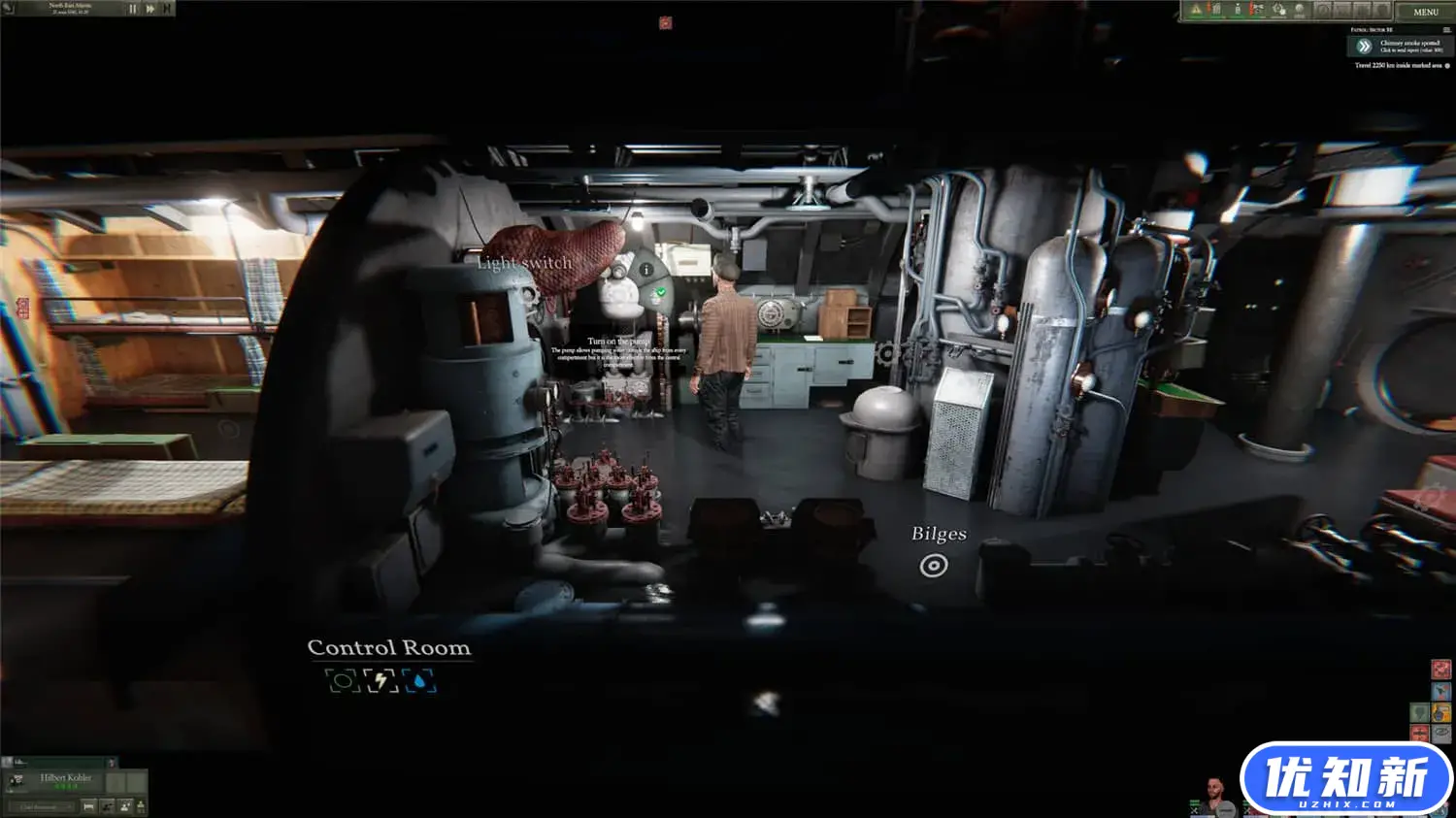Screen dimensions: 1456x818
Task: Select the Bilges target marker
Action: click(x=934, y=566)
